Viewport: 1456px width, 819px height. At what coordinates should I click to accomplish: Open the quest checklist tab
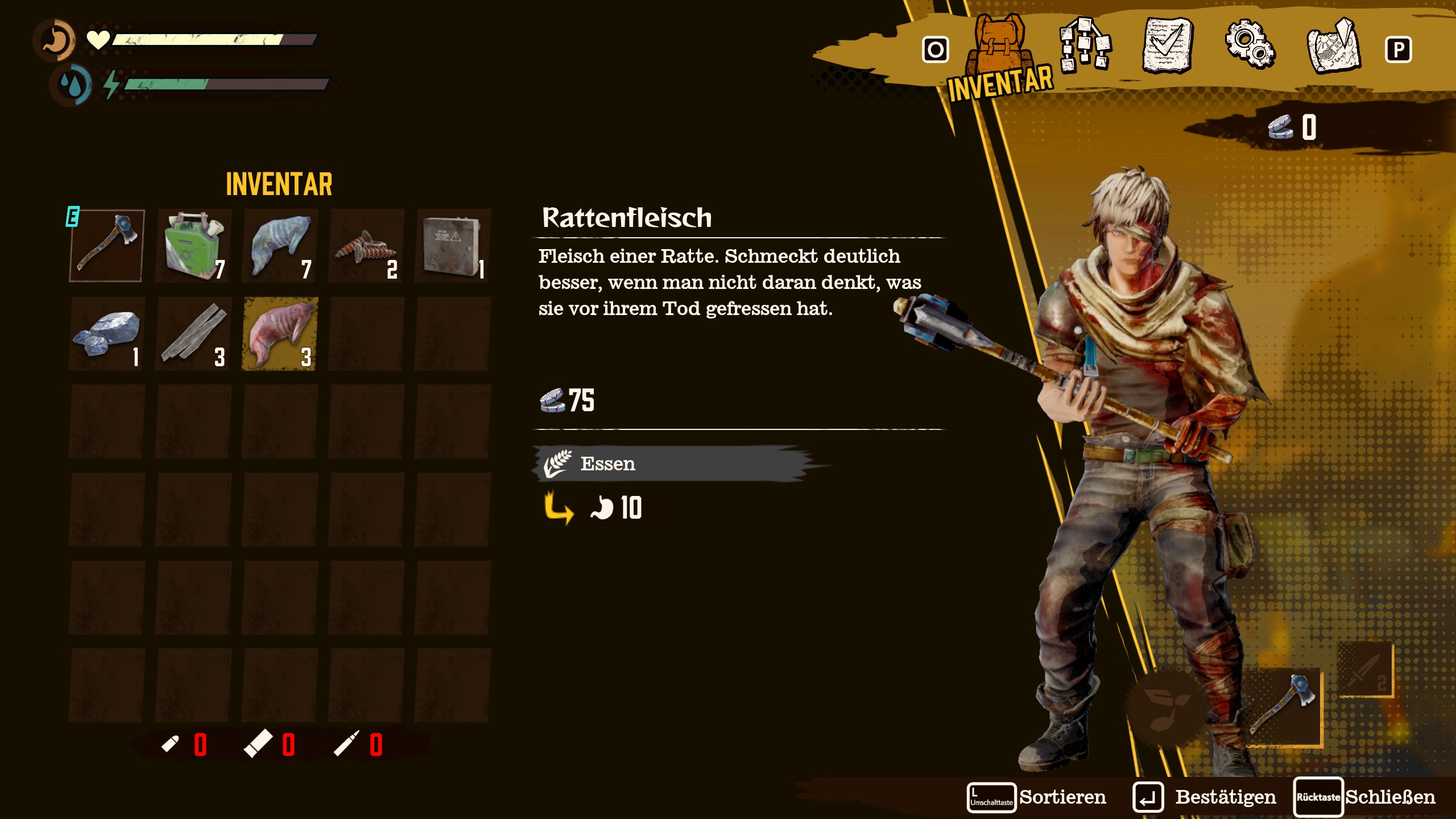(x=1167, y=45)
